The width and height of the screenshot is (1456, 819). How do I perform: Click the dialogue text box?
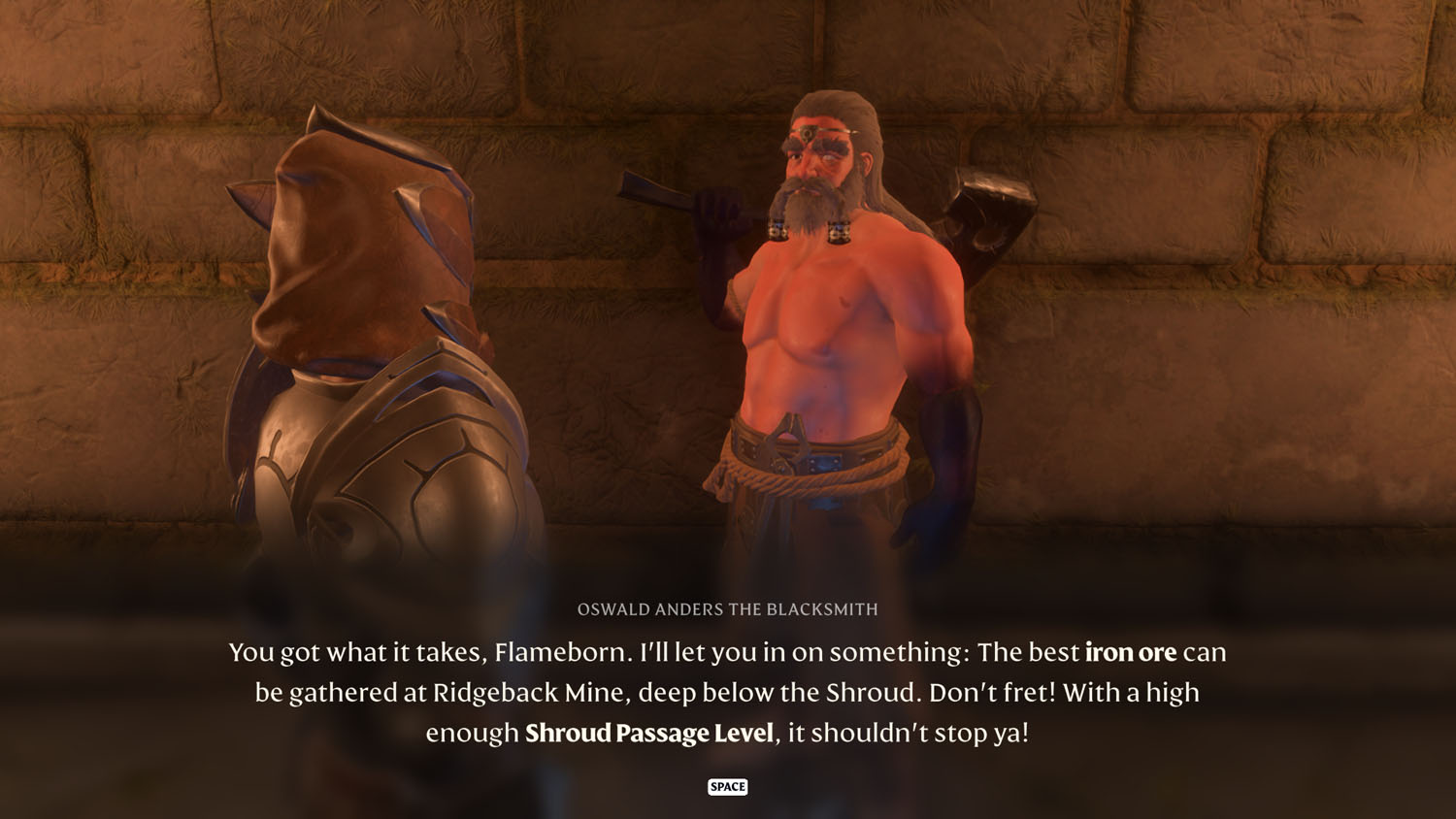point(728,692)
